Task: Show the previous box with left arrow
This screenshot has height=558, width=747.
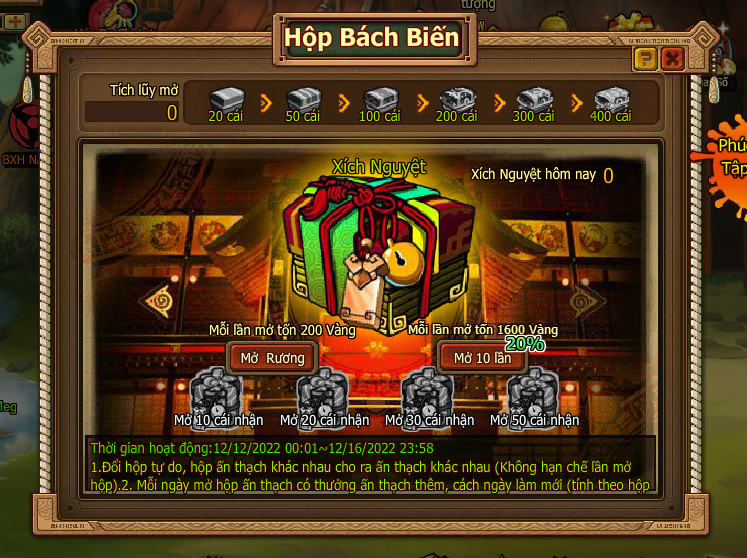Action: click(x=158, y=300)
